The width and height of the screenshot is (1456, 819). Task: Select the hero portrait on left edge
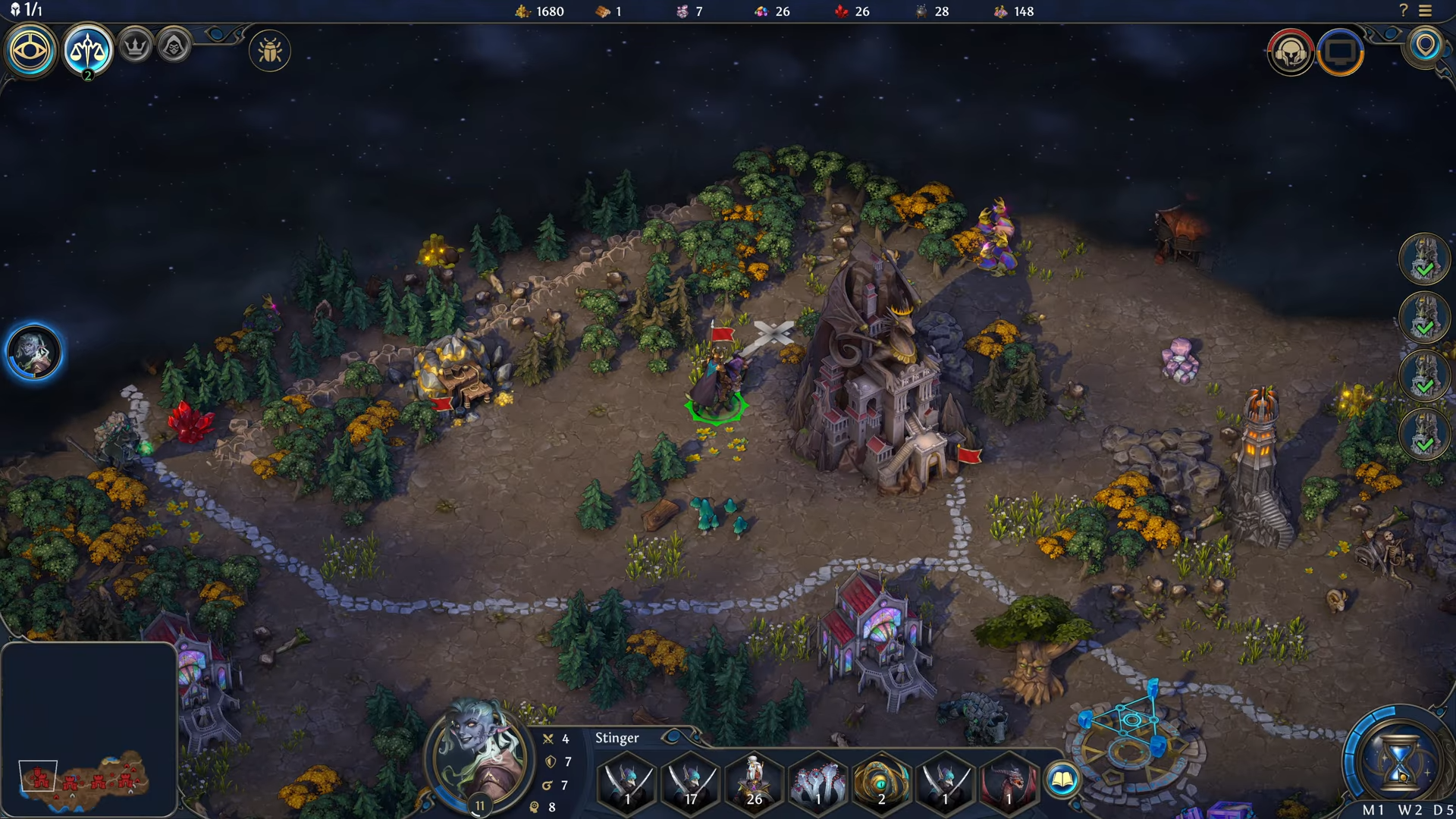click(34, 353)
